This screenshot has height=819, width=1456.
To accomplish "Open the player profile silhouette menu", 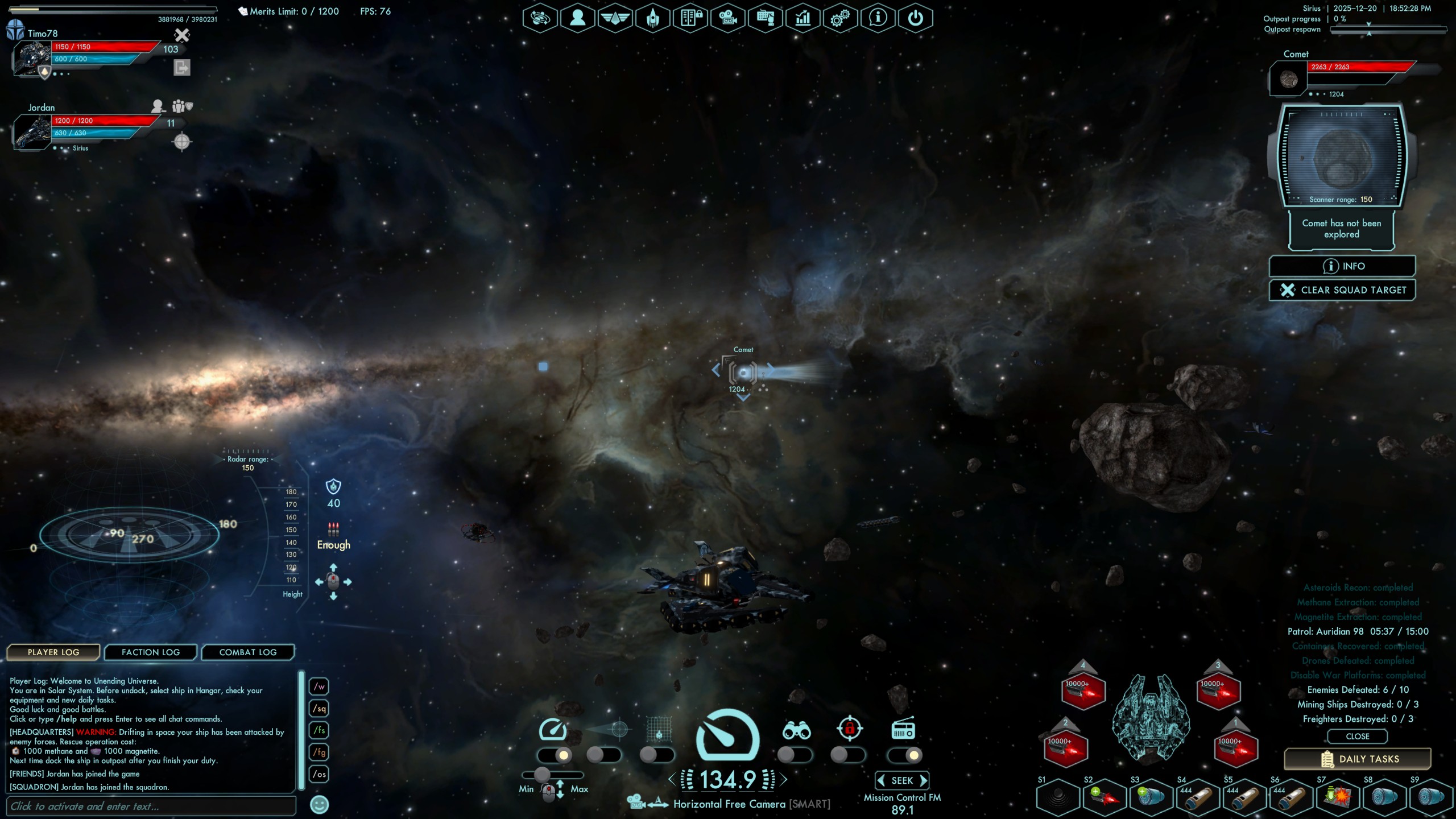I will click(577, 18).
